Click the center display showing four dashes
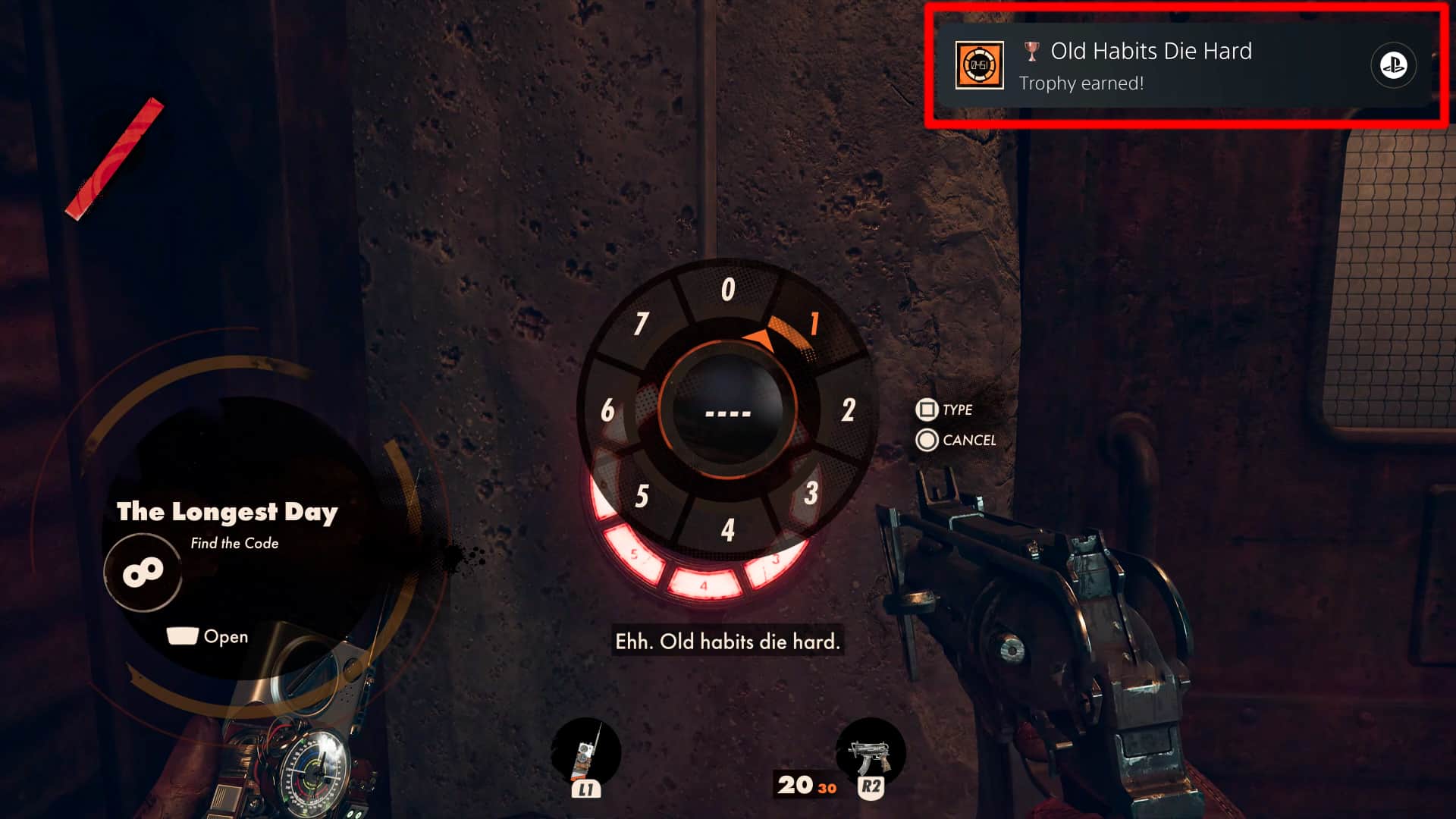The image size is (1456, 819). coord(730,412)
